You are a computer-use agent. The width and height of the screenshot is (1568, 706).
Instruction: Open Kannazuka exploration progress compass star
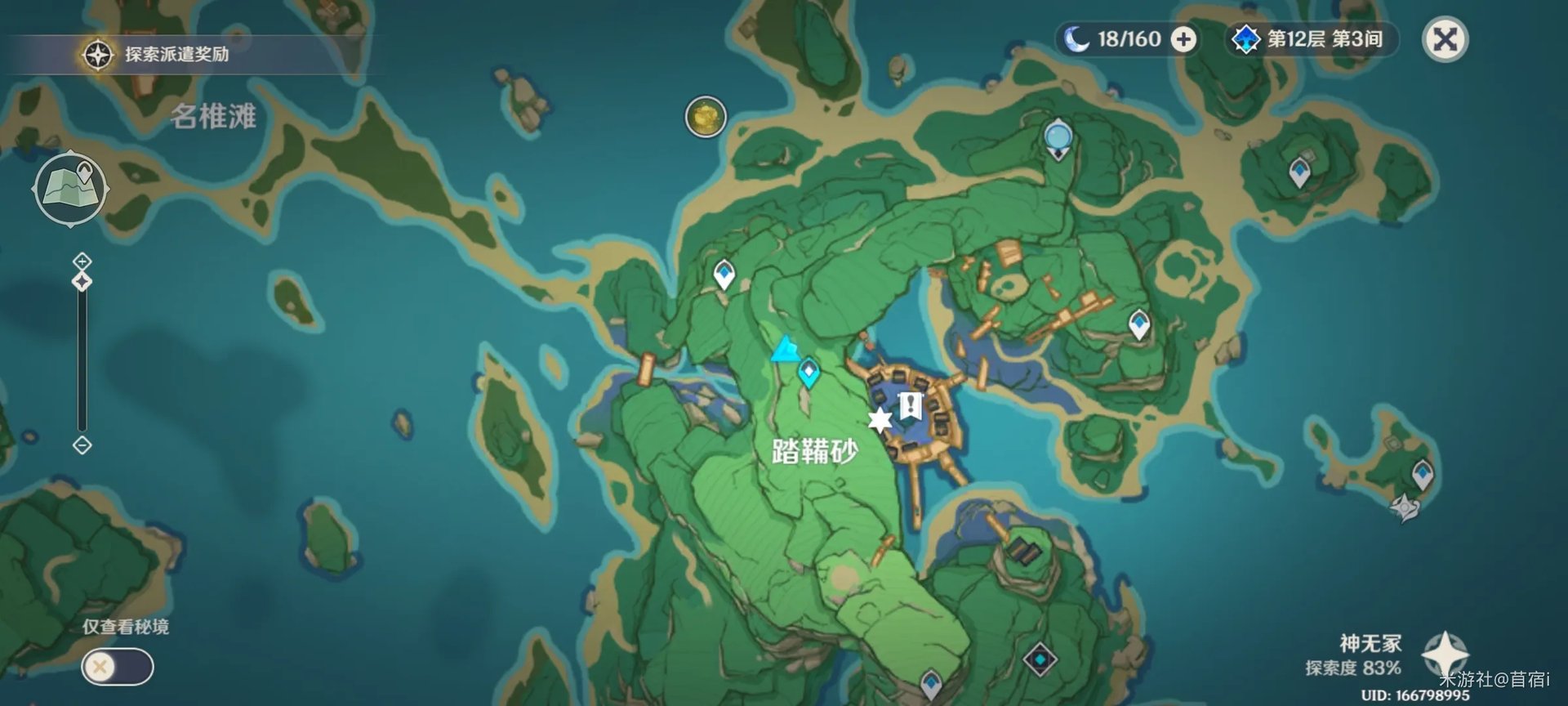(x=1444, y=655)
